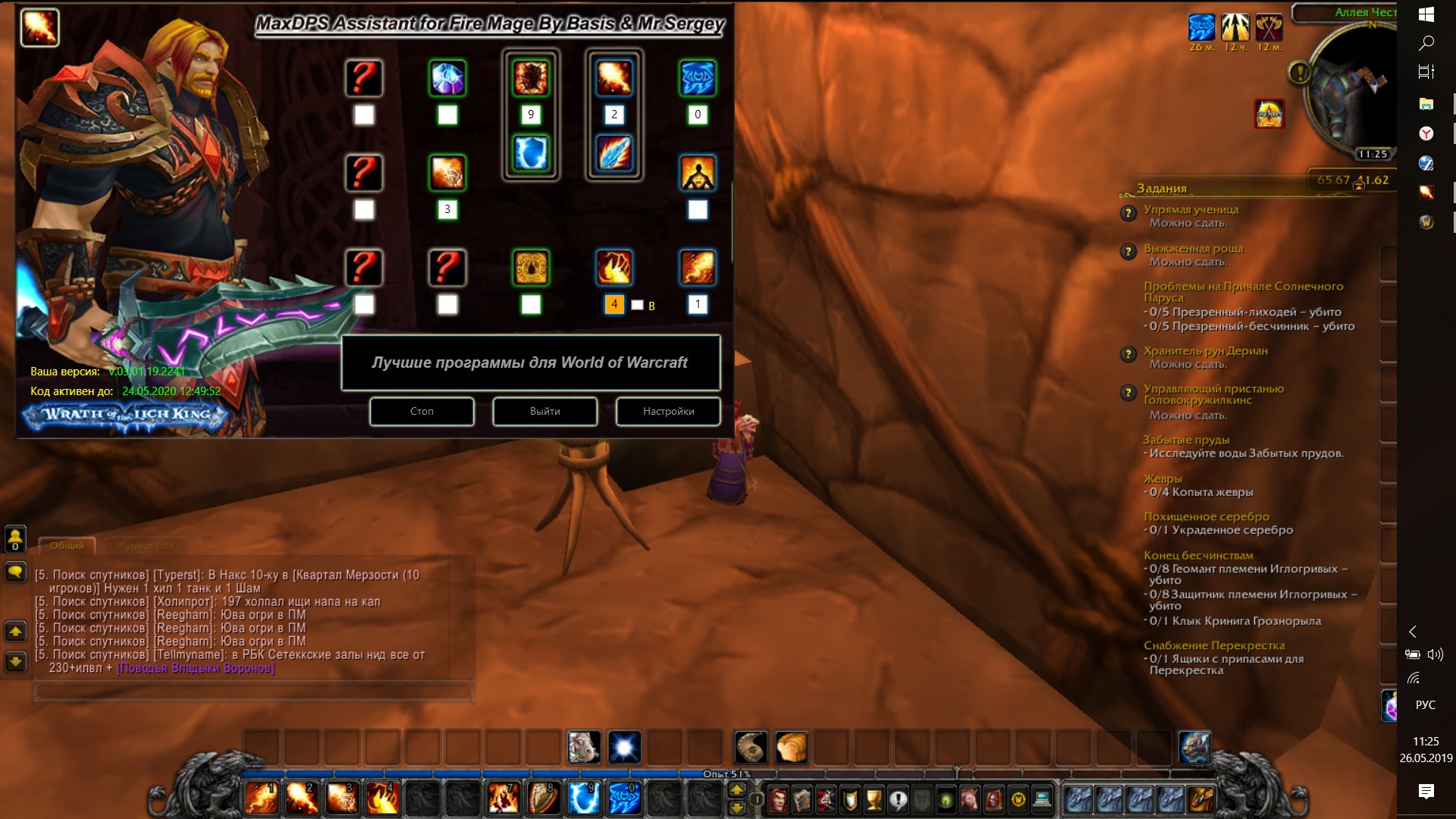Click the chat message input box
Viewport: 1456px width, 819px height.
pyautogui.click(x=253, y=691)
